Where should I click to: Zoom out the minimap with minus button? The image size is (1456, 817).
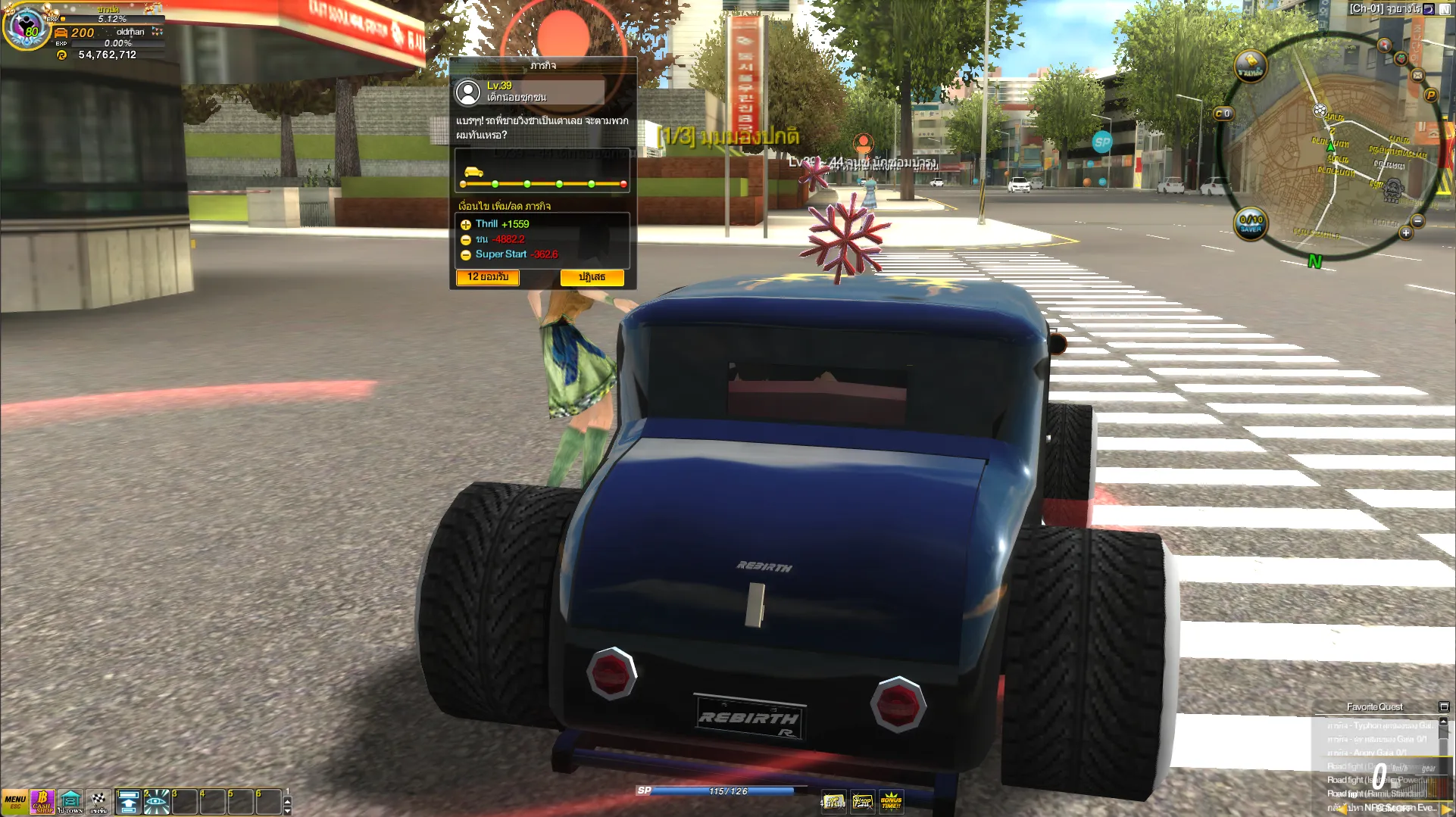coord(1417,221)
